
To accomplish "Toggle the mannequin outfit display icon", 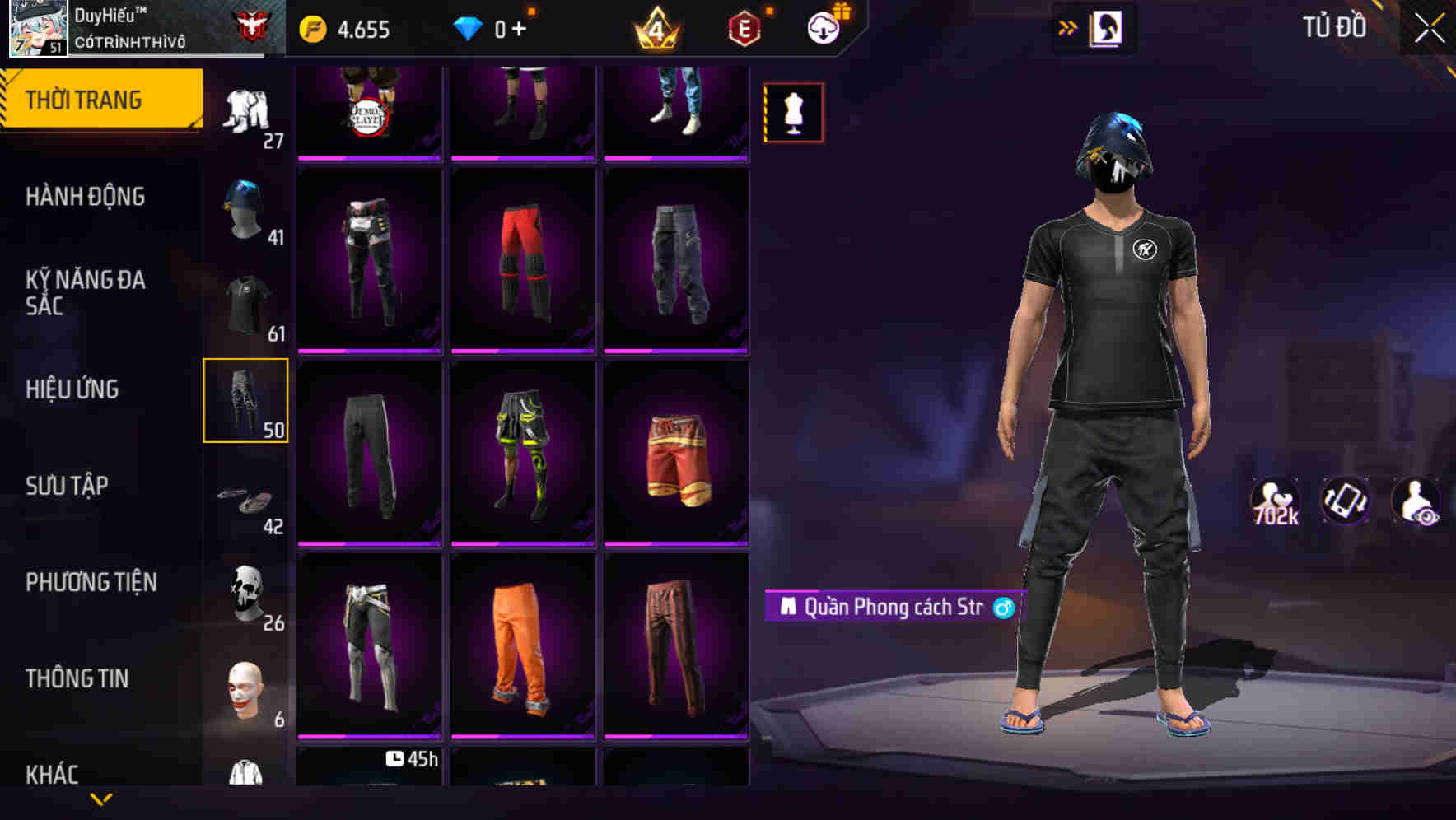I will pyautogui.click(x=793, y=112).
